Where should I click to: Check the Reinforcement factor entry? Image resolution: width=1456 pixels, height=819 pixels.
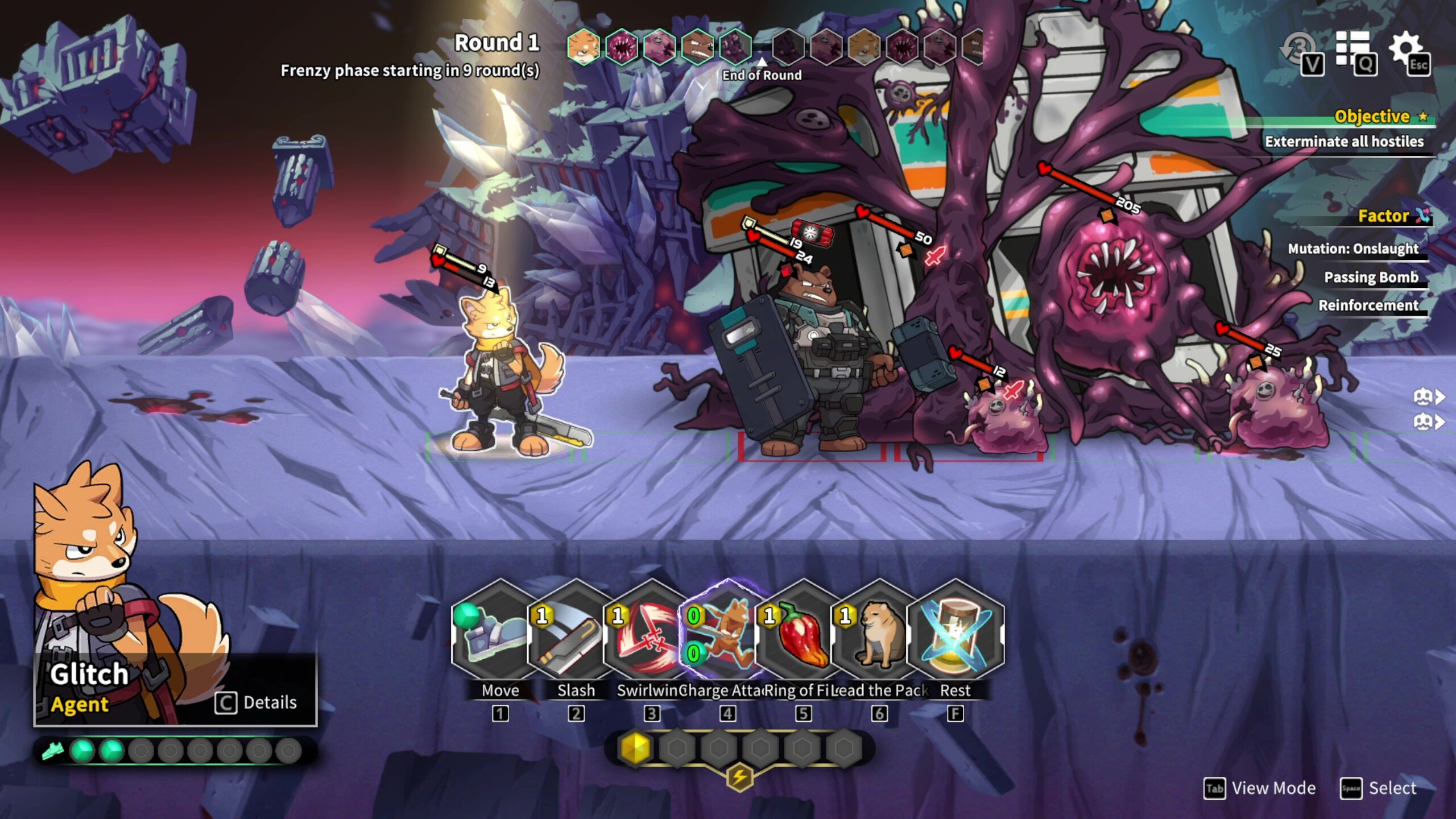[x=1368, y=305]
